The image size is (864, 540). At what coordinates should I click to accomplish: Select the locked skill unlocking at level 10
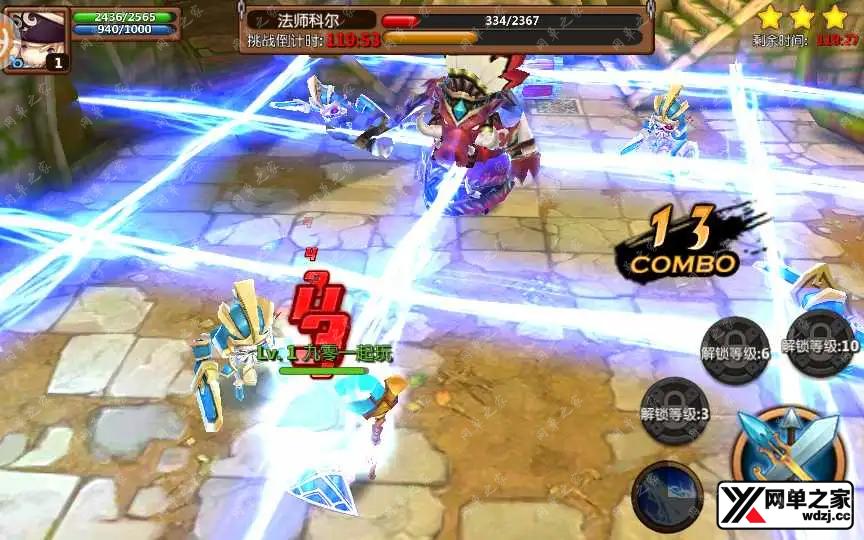point(820,343)
